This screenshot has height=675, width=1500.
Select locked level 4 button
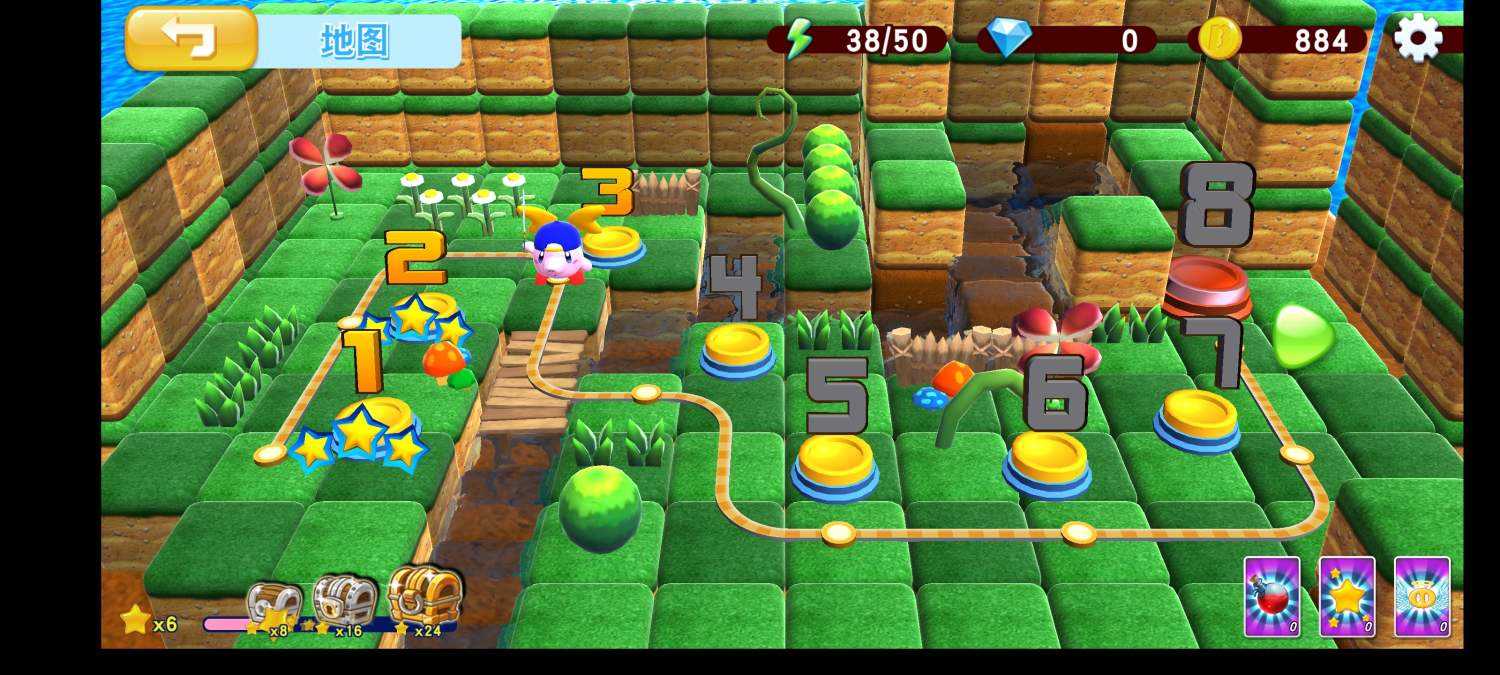[x=738, y=348]
